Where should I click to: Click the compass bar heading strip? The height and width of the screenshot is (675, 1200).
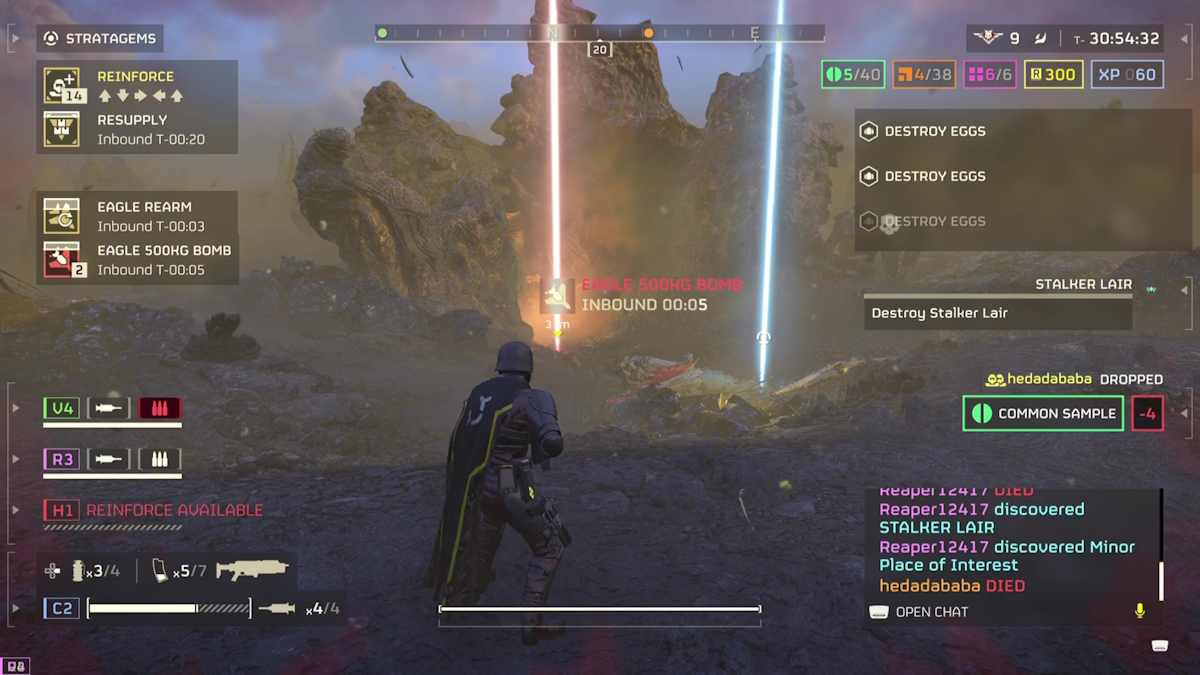point(600,33)
